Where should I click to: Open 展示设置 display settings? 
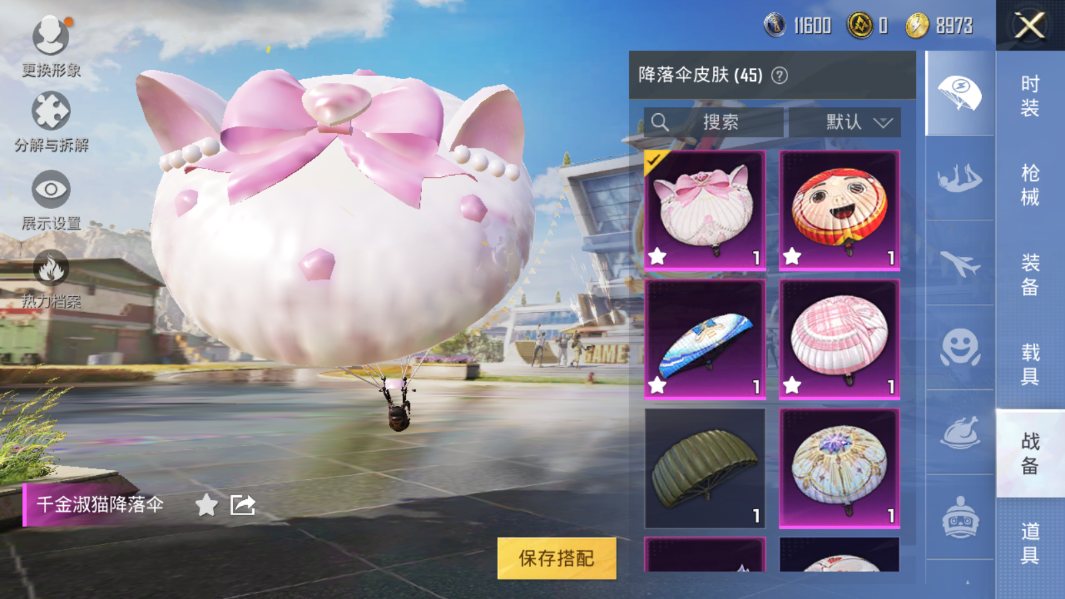[x=51, y=200]
